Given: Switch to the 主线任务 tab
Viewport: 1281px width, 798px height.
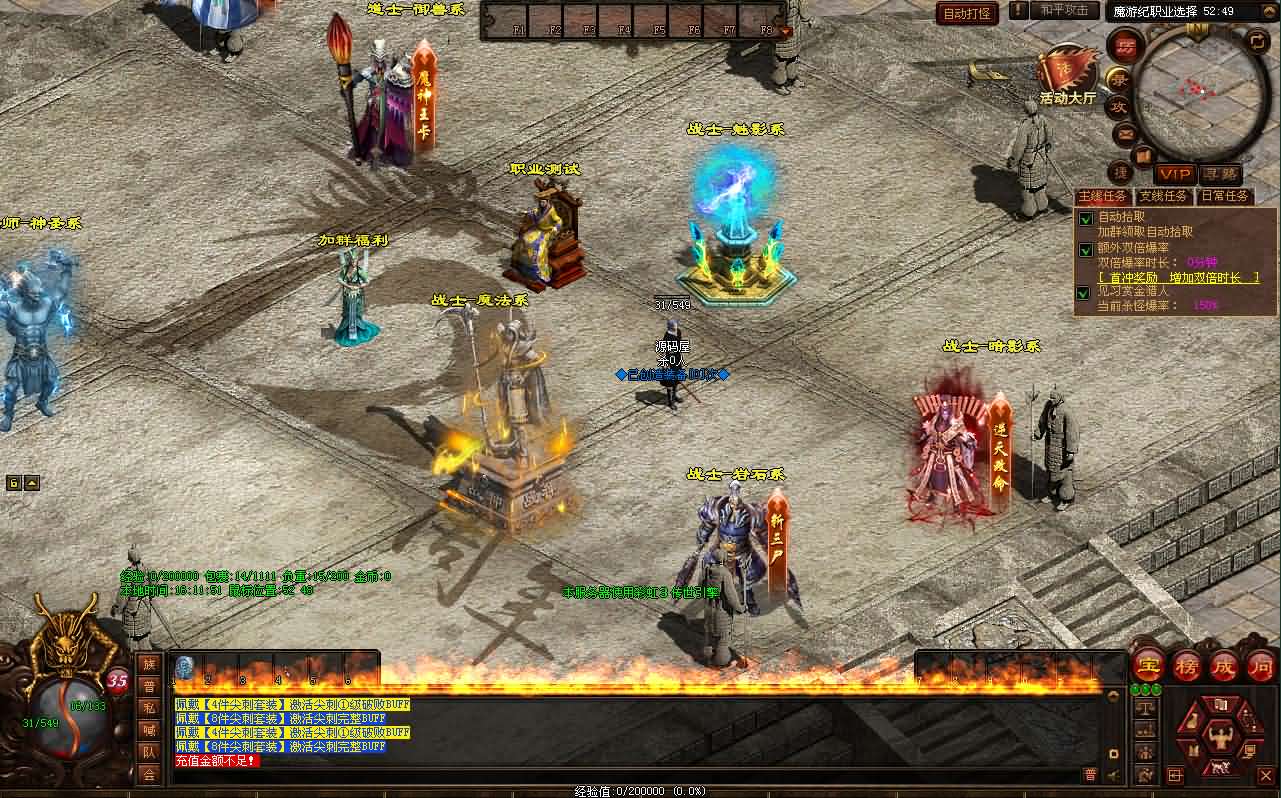Looking at the screenshot, I should coord(1104,196).
